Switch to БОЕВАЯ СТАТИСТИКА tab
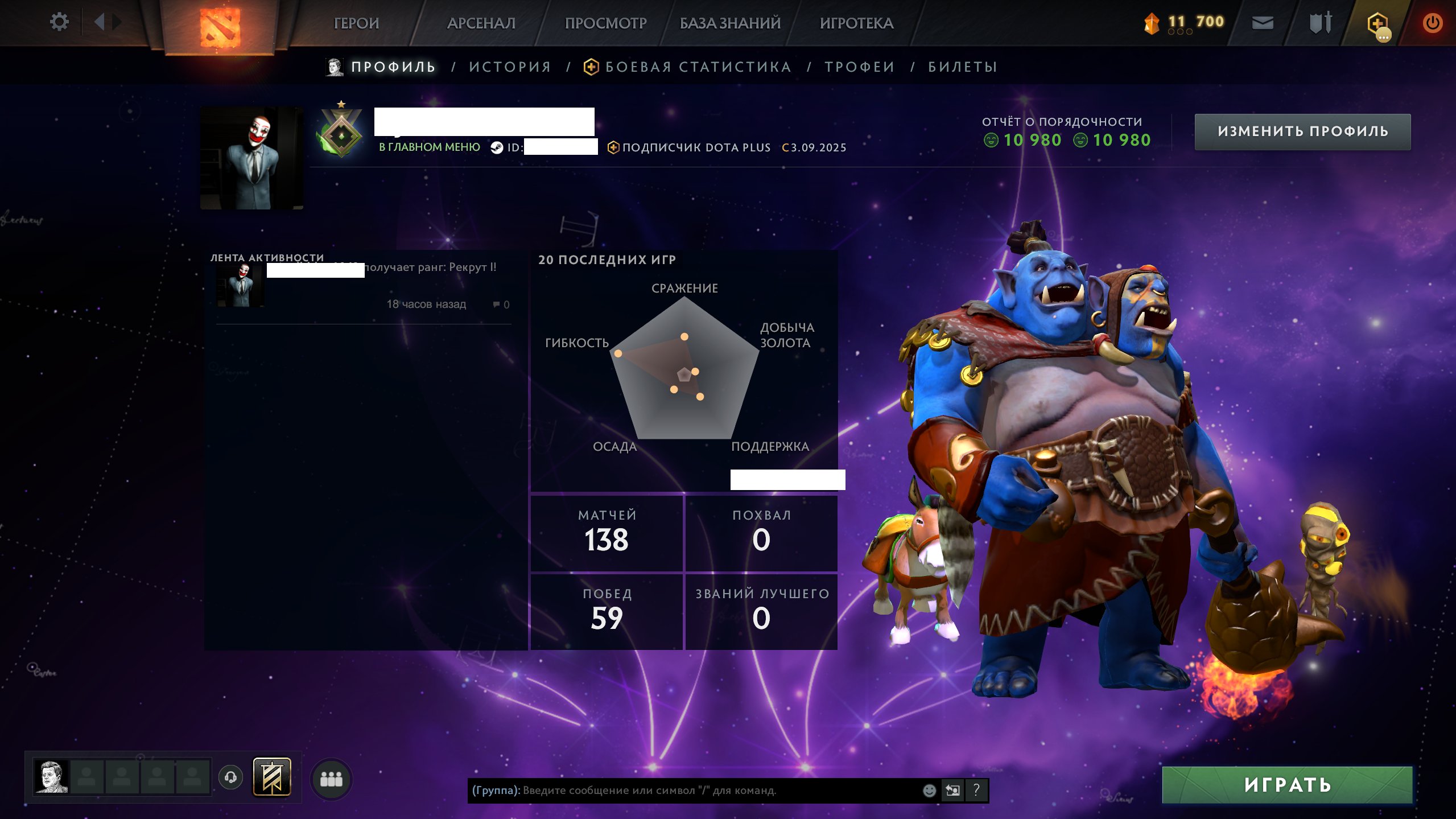This screenshot has height=819, width=1456. click(698, 67)
